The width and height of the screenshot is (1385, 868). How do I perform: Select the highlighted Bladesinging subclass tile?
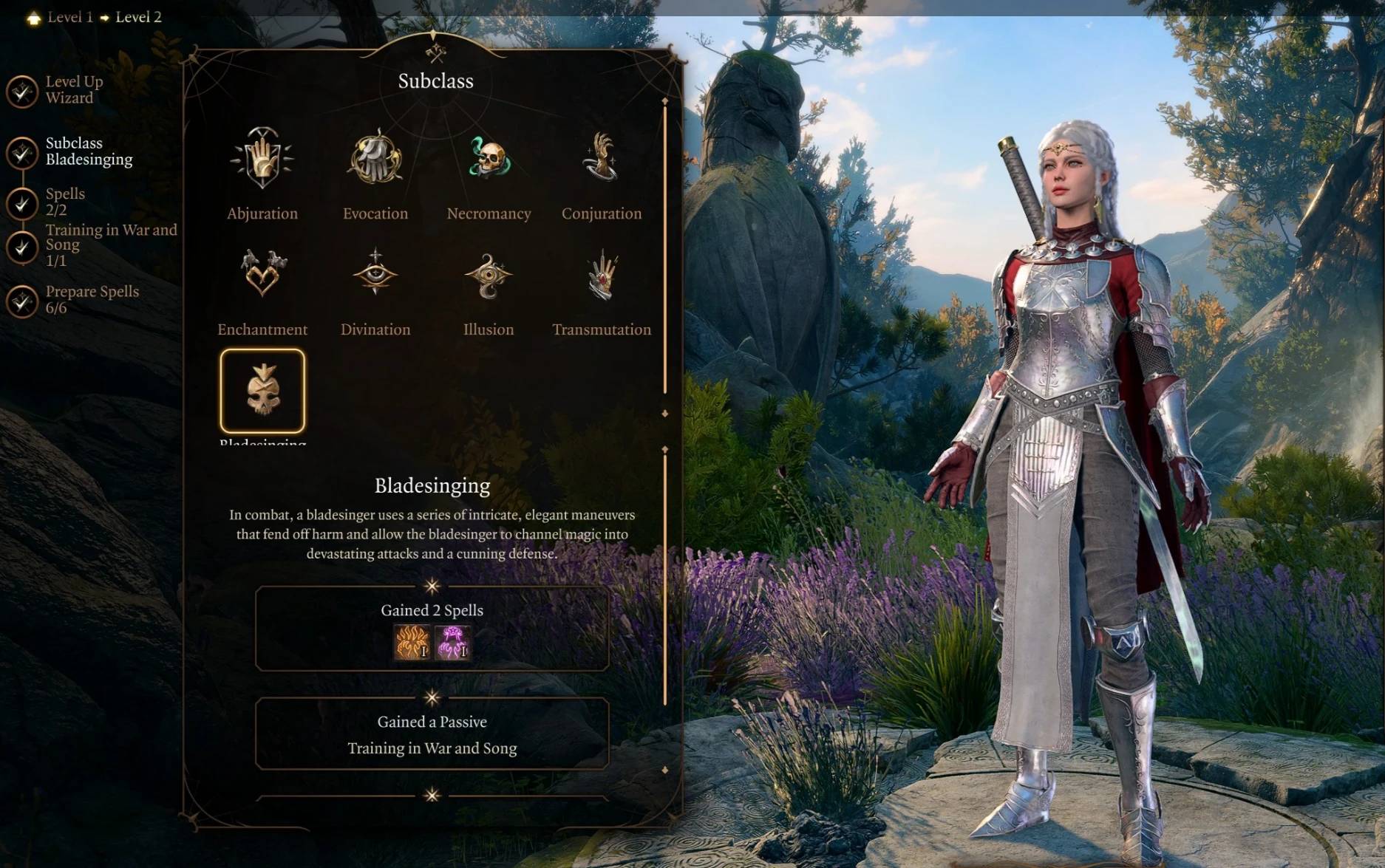tap(262, 391)
